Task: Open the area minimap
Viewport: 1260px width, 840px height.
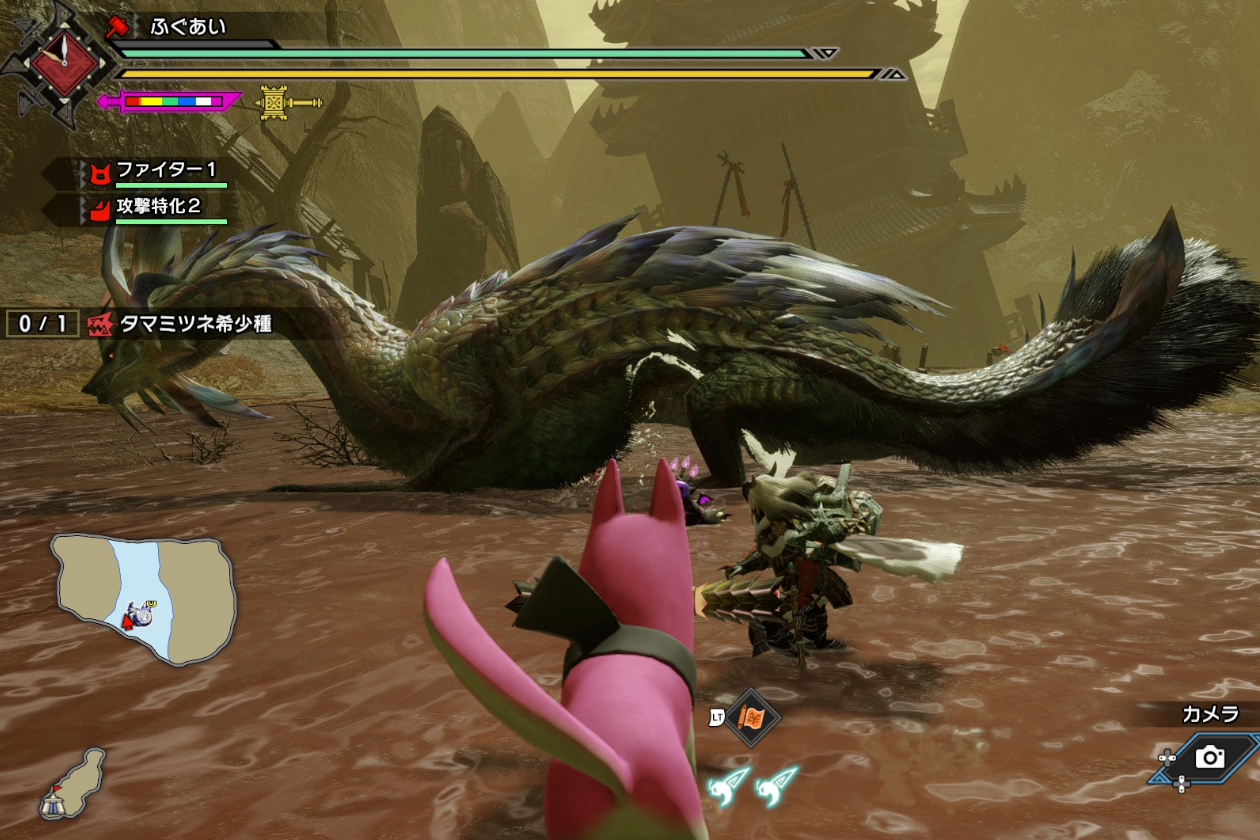Action: (x=144, y=598)
